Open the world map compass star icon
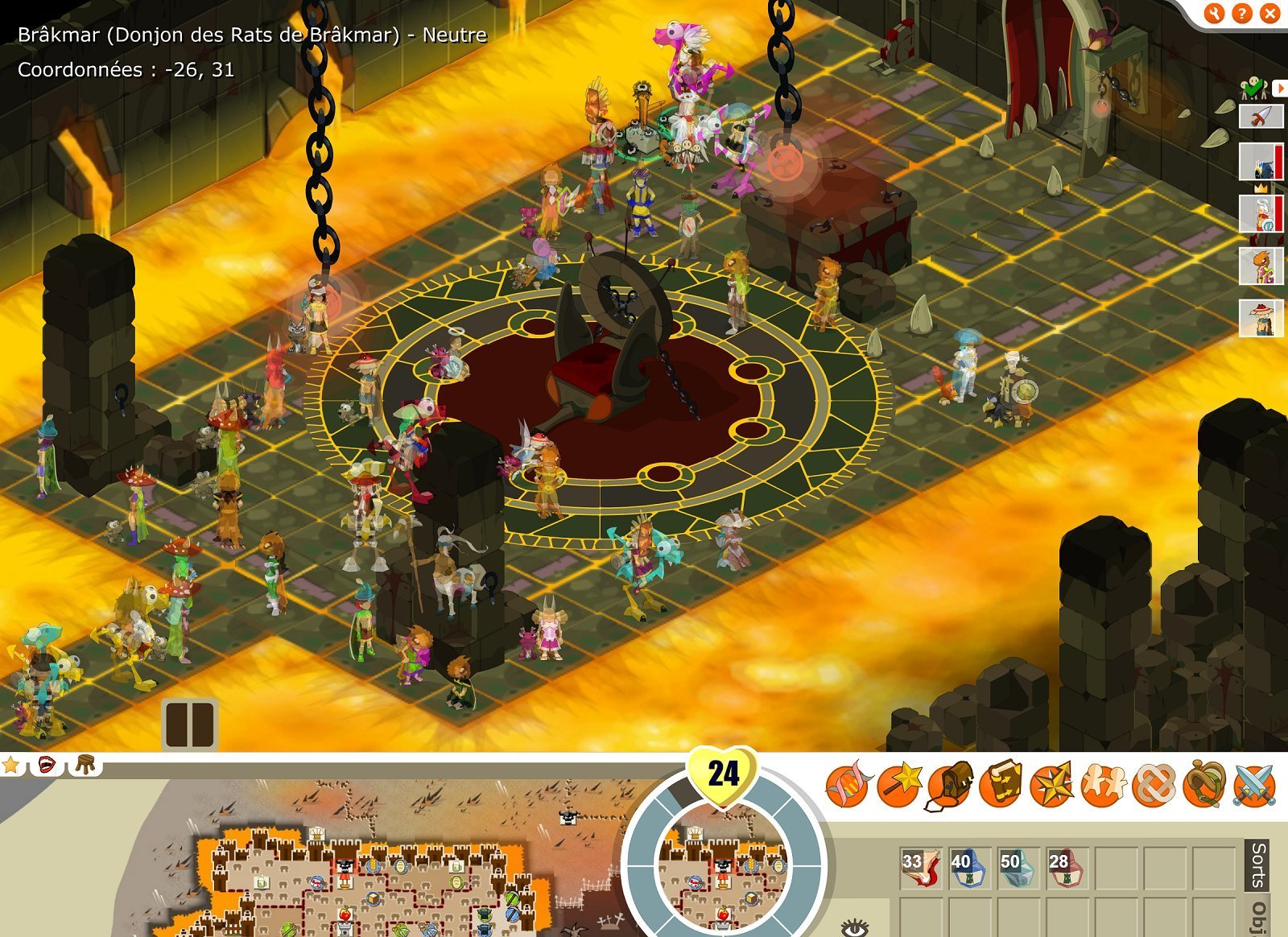This screenshot has height=937, width=1288. coord(1052,783)
